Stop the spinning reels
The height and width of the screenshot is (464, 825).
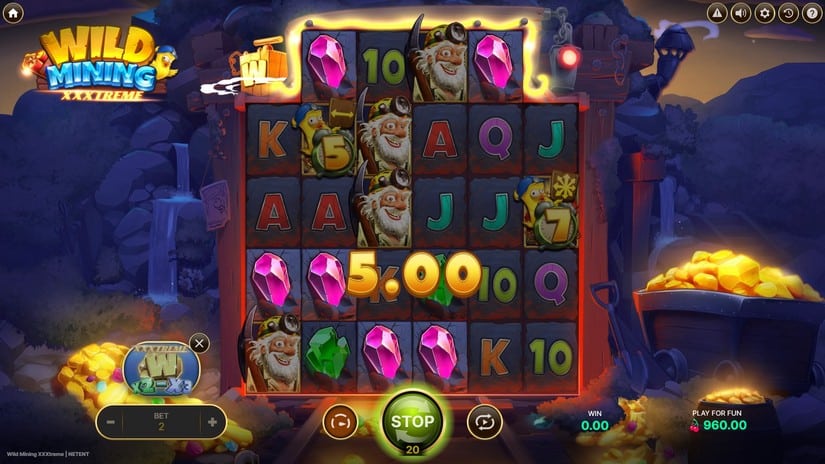point(412,421)
